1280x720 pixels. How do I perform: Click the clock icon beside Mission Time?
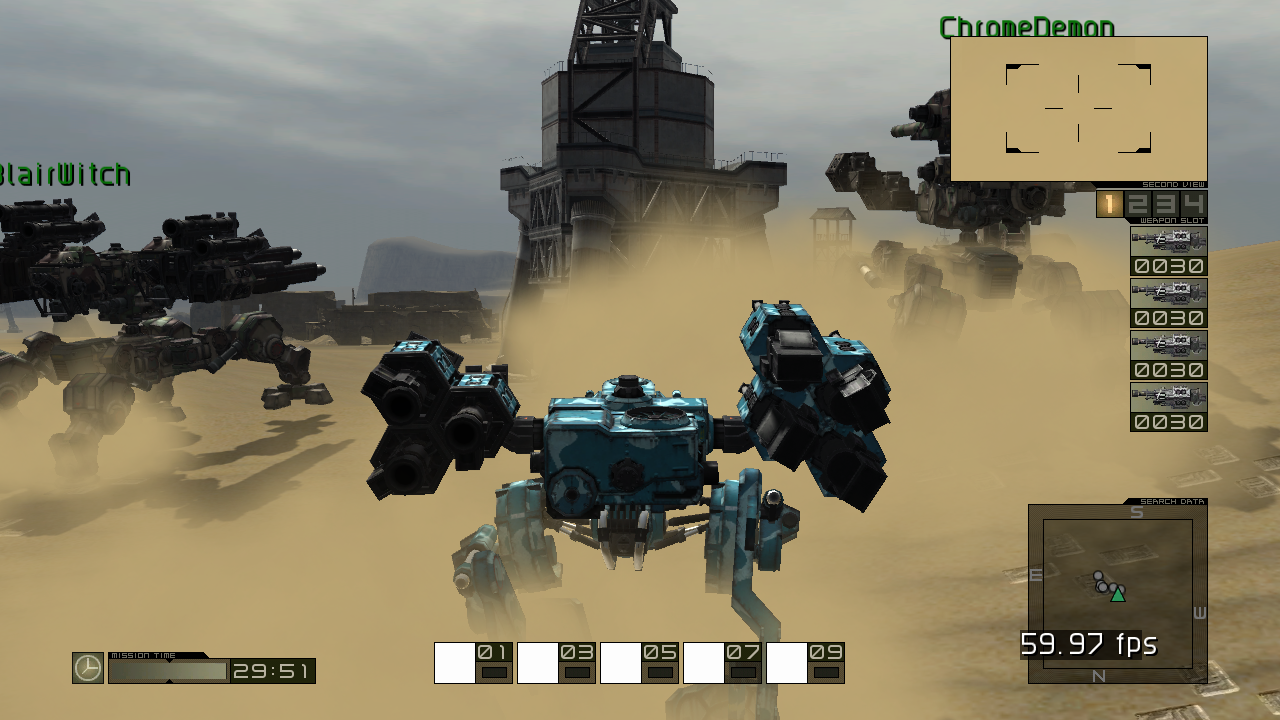point(85,666)
